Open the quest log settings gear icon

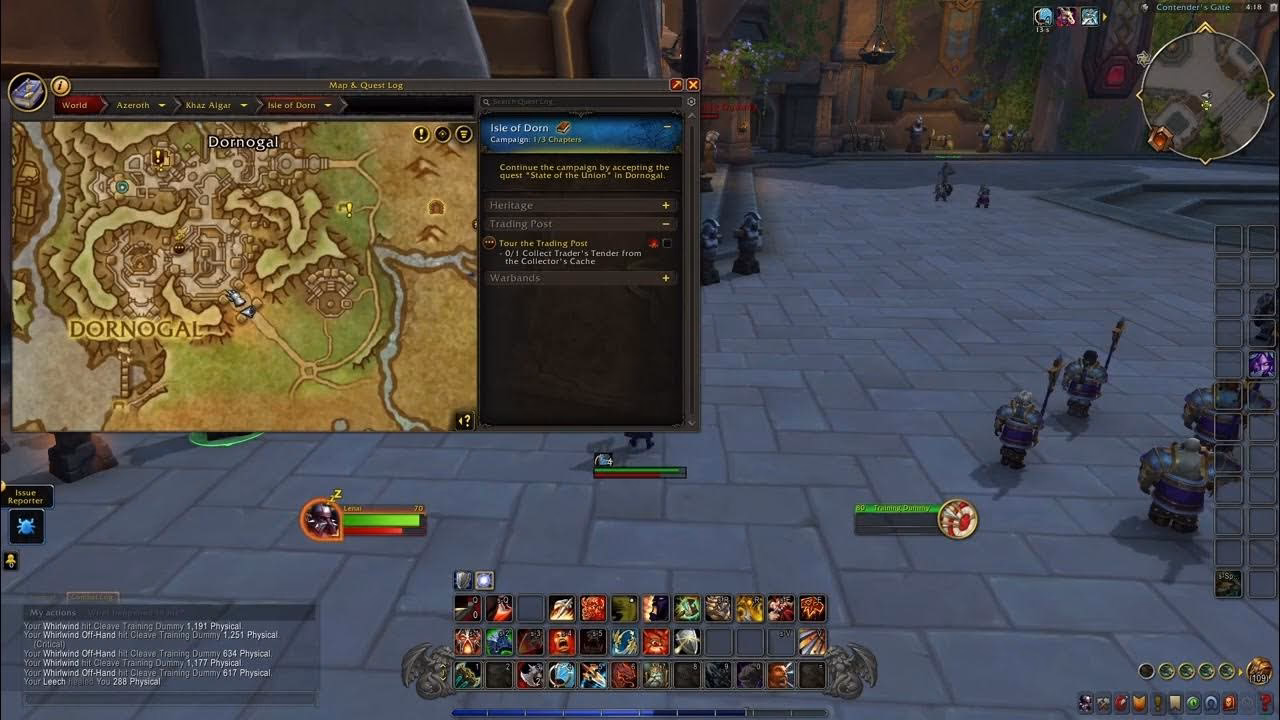pos(690,101)
